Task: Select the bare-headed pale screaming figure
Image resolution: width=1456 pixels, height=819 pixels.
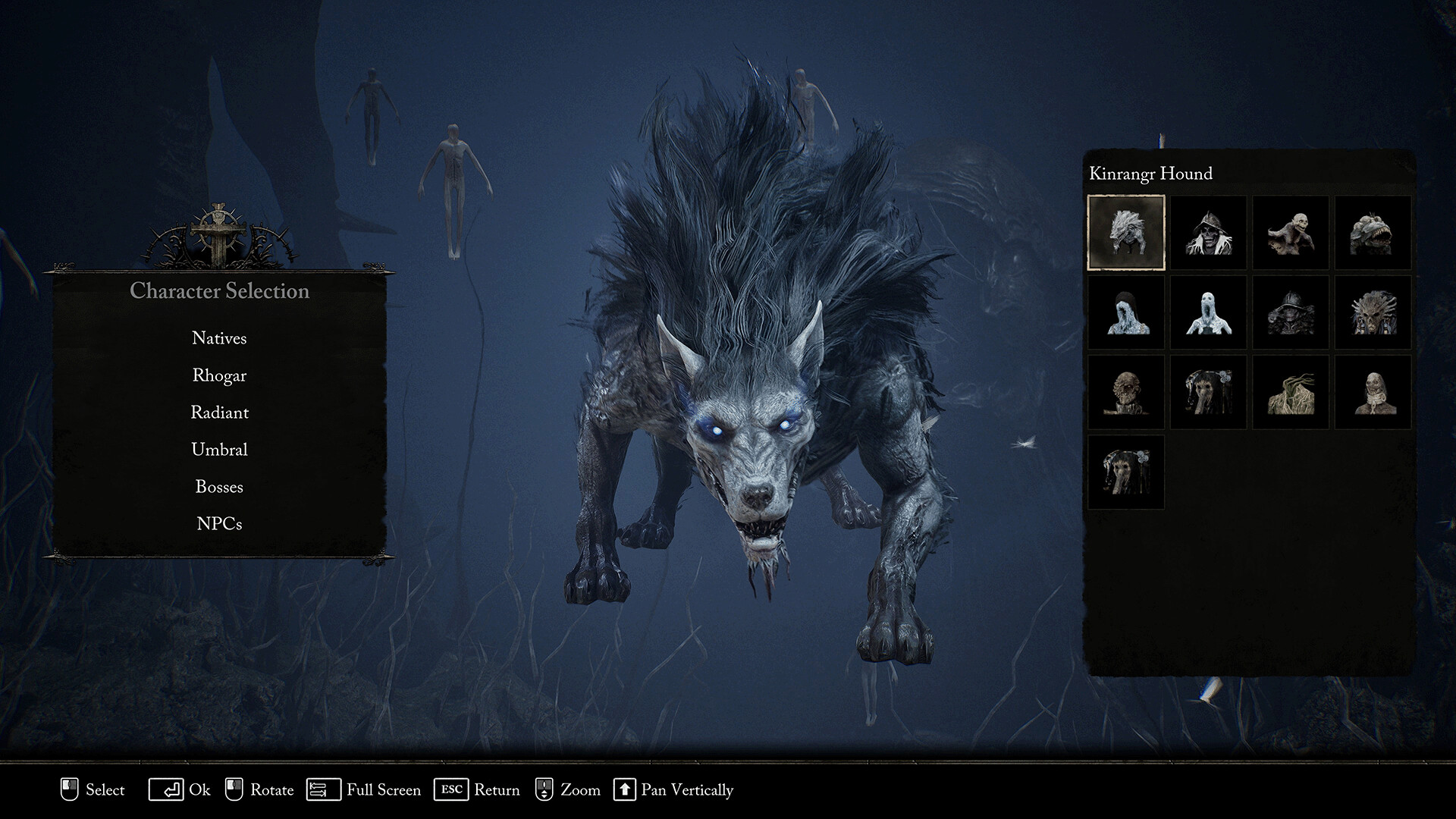Action: pos(1208,312)
